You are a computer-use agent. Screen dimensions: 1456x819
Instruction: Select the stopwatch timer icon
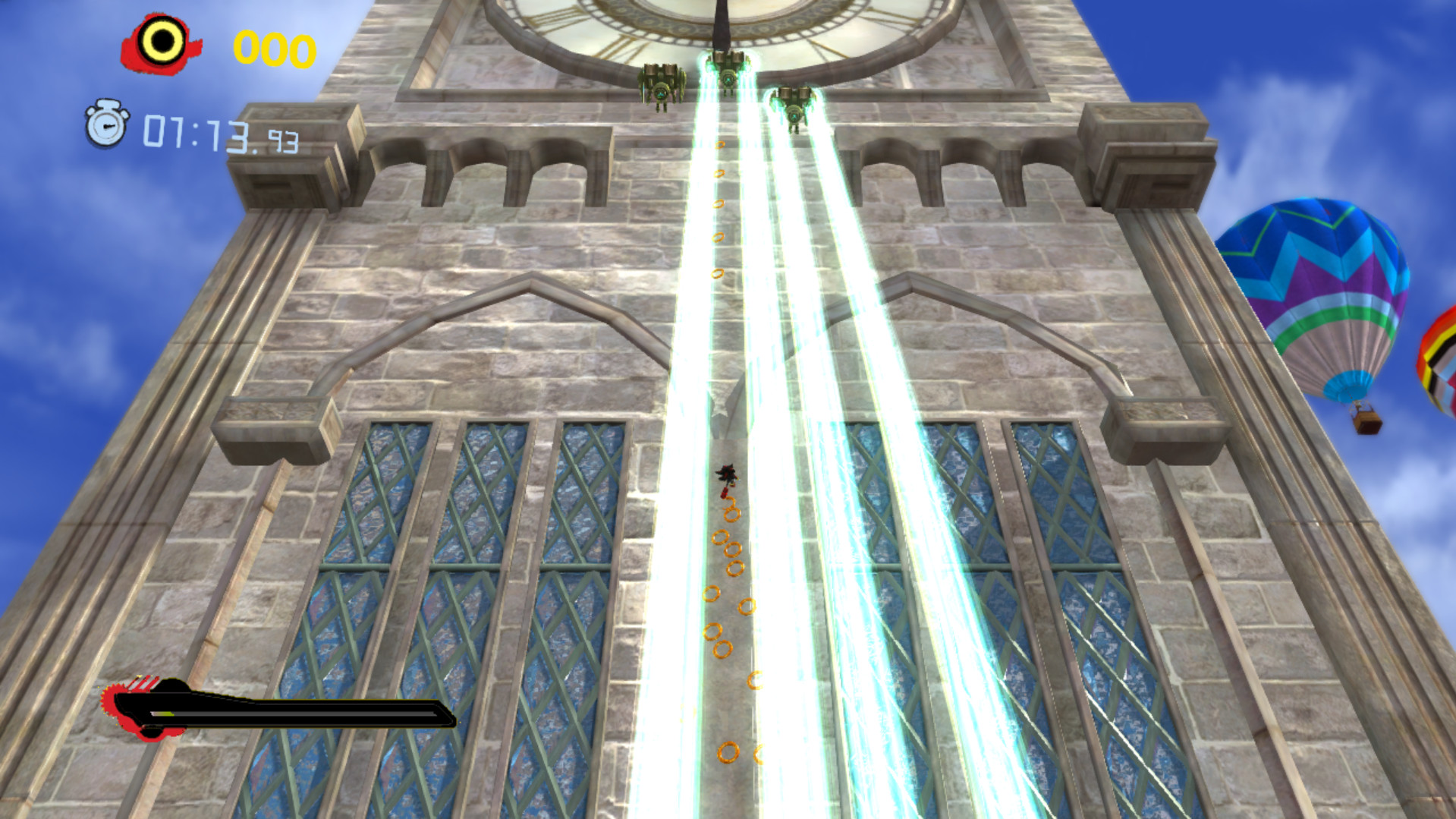coord(106,127)
